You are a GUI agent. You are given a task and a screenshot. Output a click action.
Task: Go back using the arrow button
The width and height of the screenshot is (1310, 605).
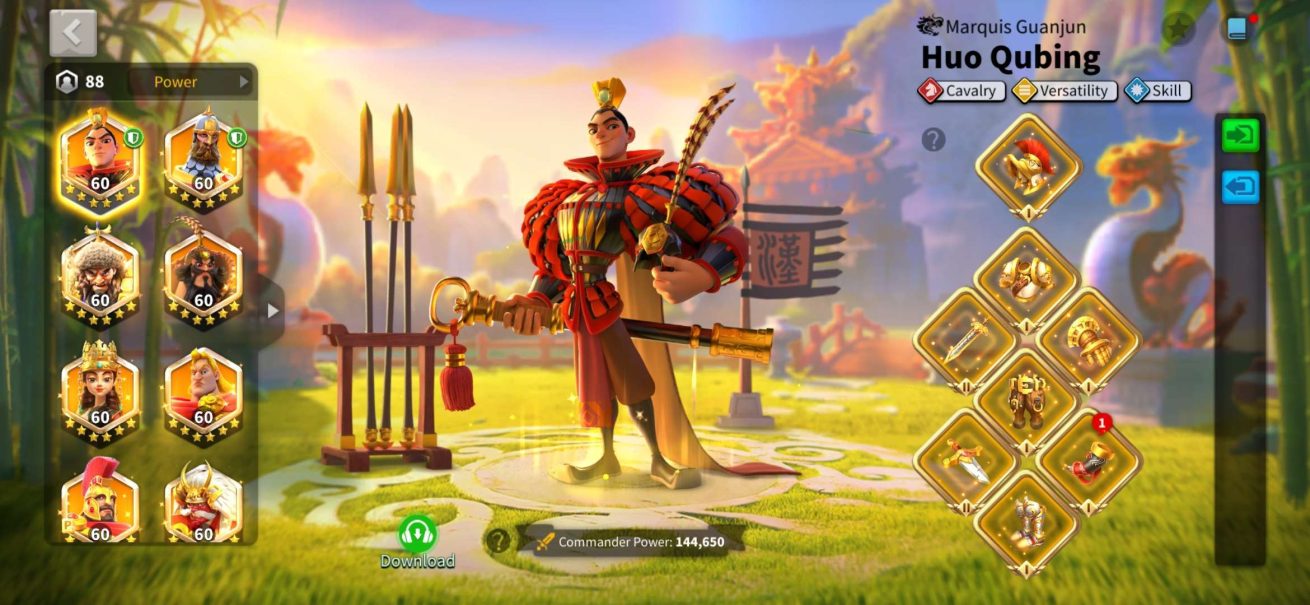pyautogui.click(x=73, y=33)
